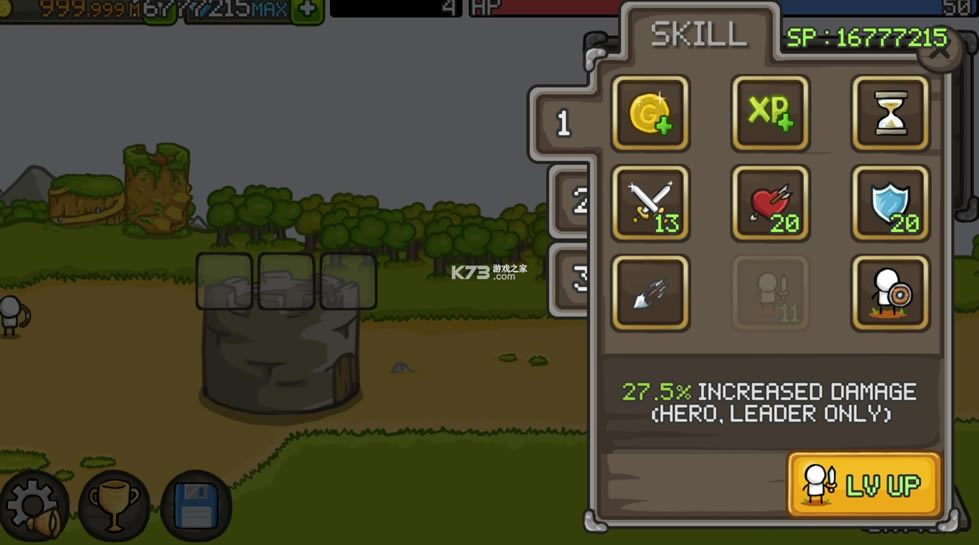Open the trophy achievements button
The image size is (979, 545).
click(x=114, y=506)
